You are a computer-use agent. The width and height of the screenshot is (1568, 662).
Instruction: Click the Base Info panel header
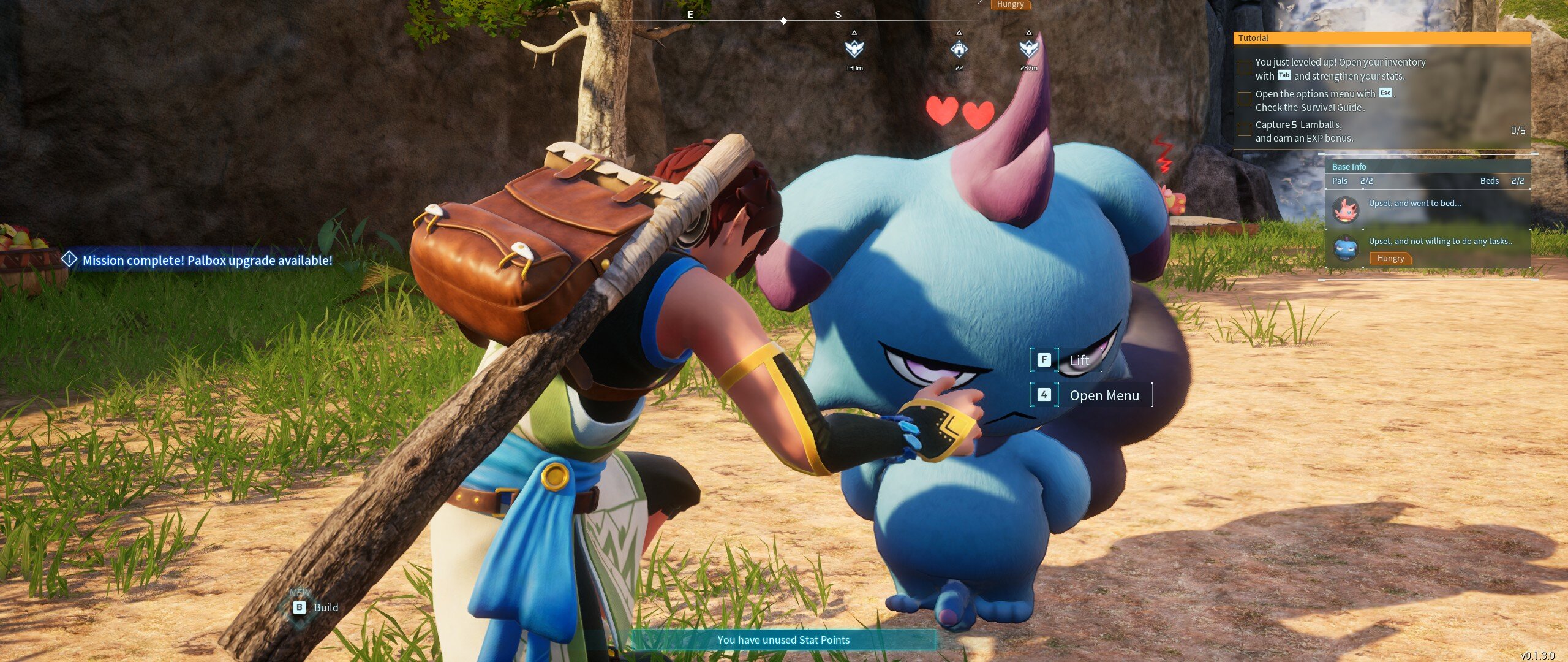[x=1427, y=167]
